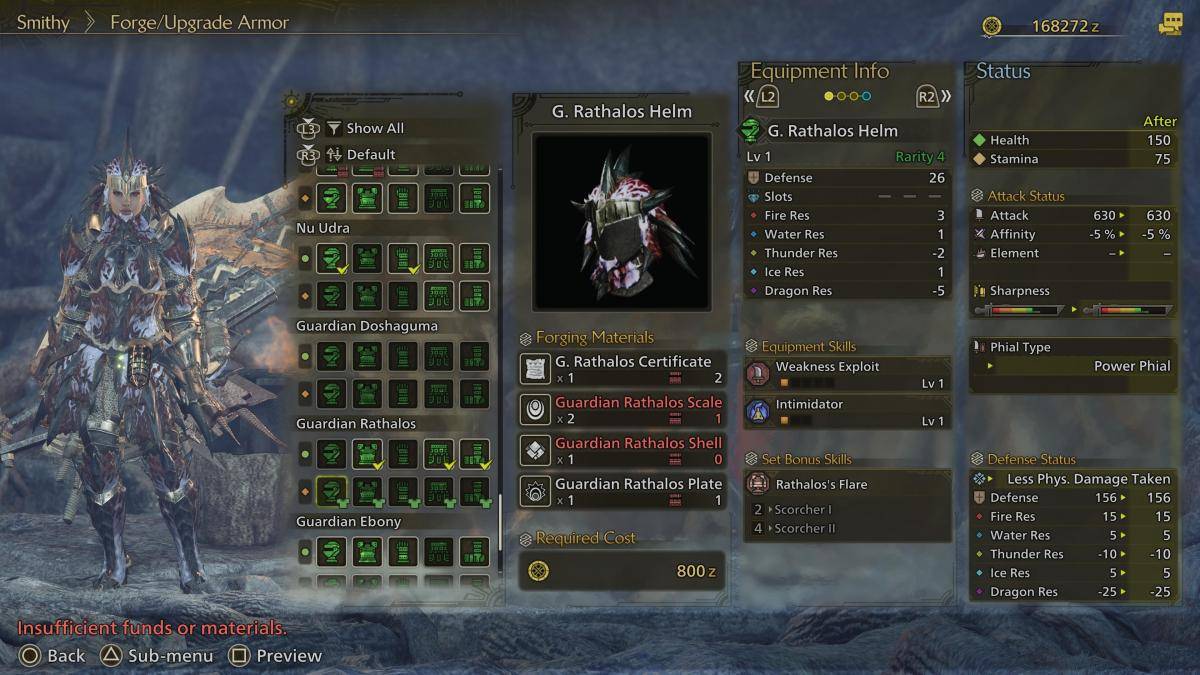The width and height of the screenshot is (1200, 675).
Task: Open the chat icon beside the zenny count
Action: tap(1169, 25)
